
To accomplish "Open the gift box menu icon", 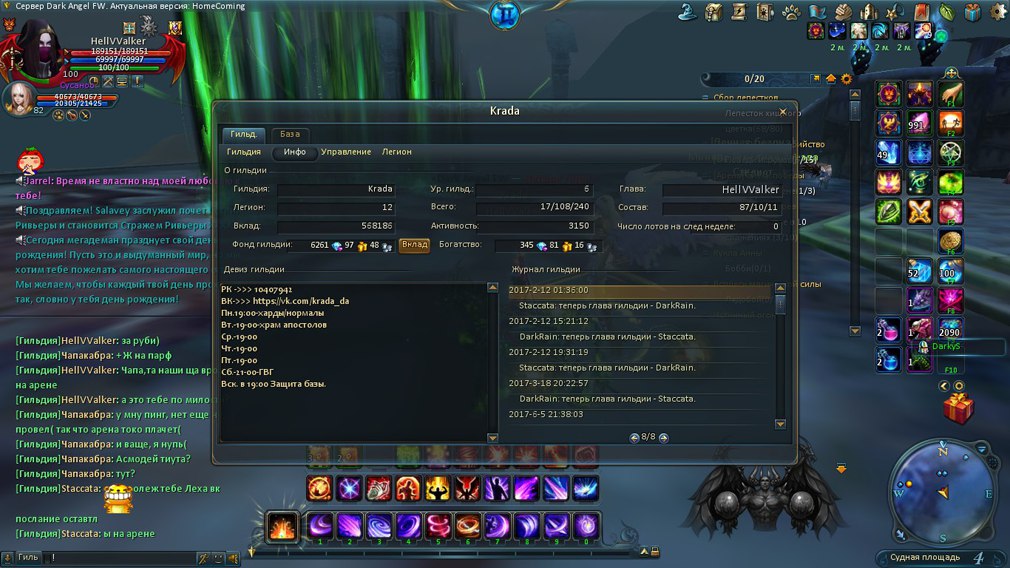I will 972,12.
